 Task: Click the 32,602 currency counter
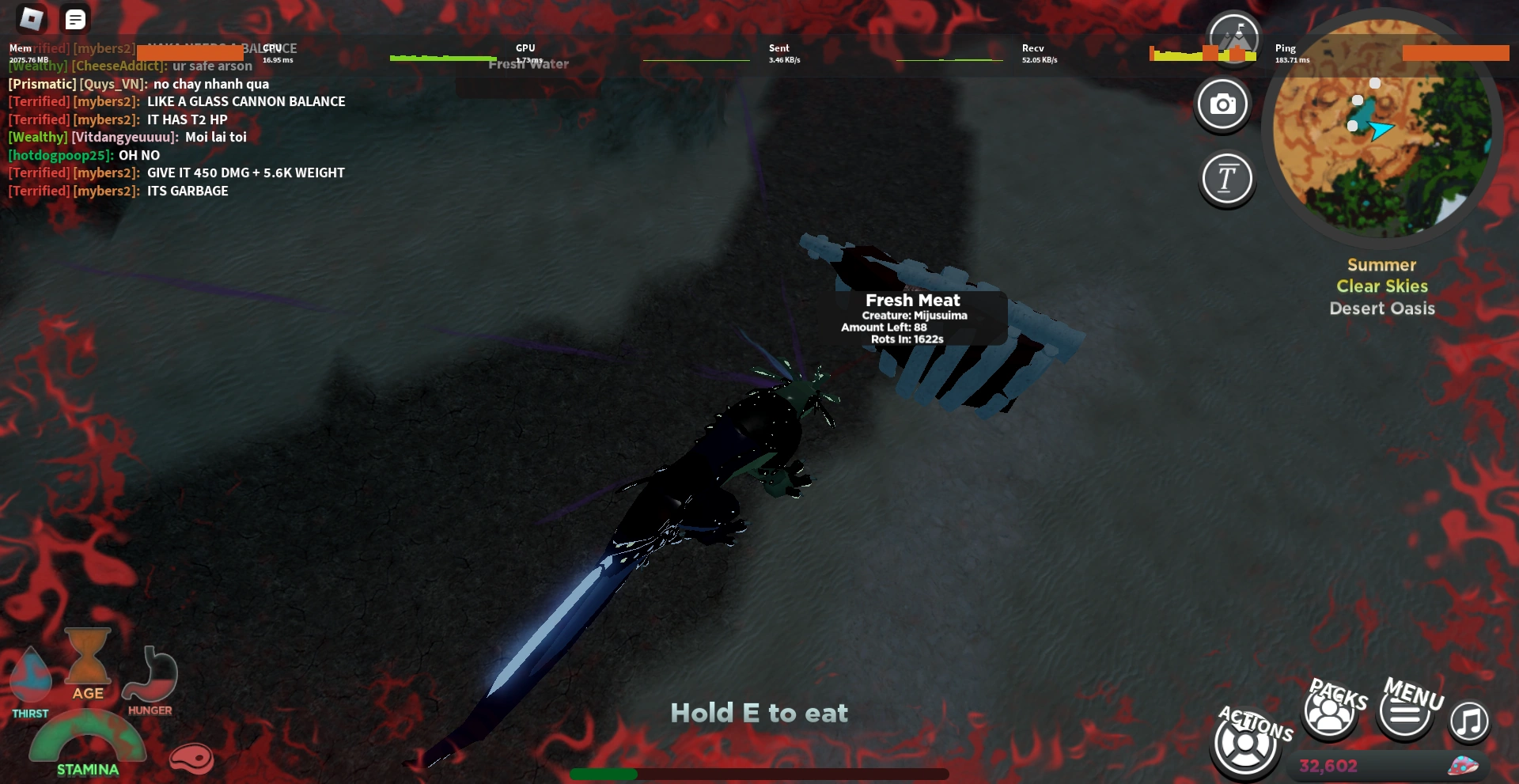point(1329,764)
